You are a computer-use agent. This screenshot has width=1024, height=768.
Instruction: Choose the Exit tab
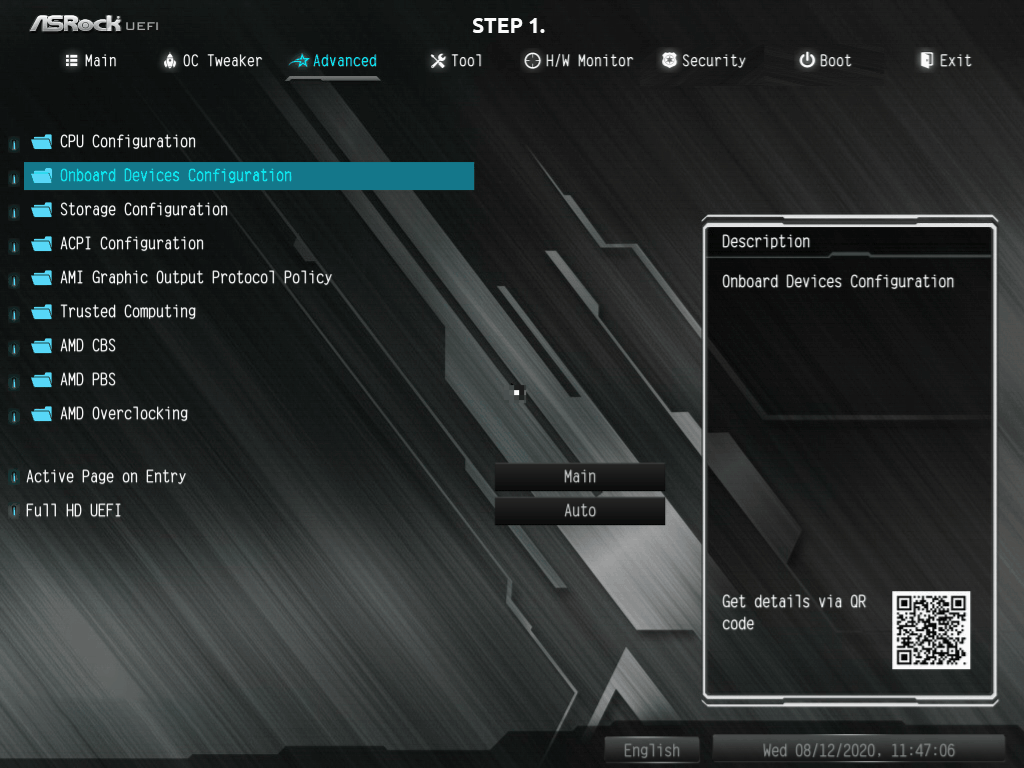coord(945,61)
